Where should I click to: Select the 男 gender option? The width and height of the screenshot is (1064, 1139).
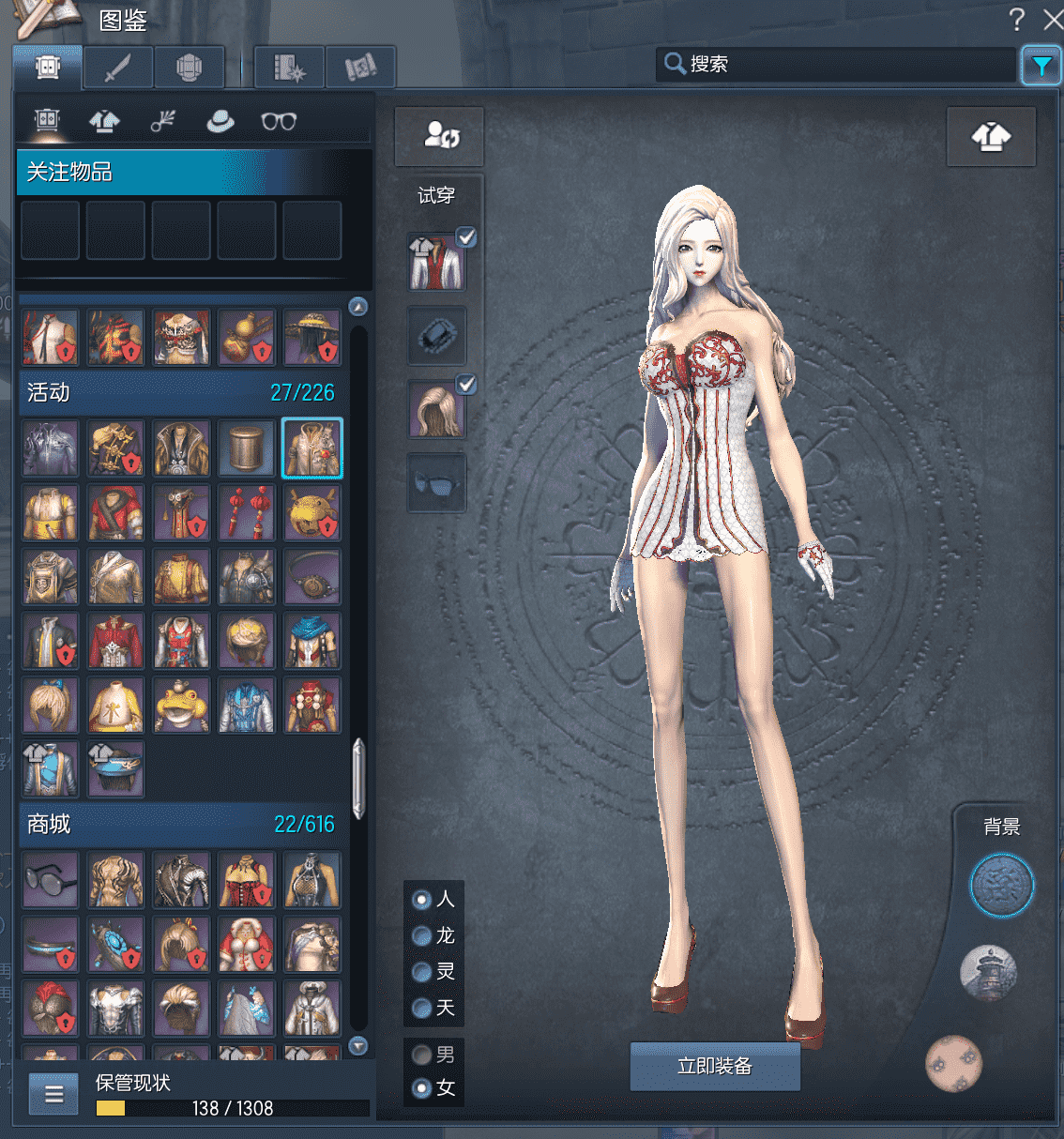tap(422, 1055)
